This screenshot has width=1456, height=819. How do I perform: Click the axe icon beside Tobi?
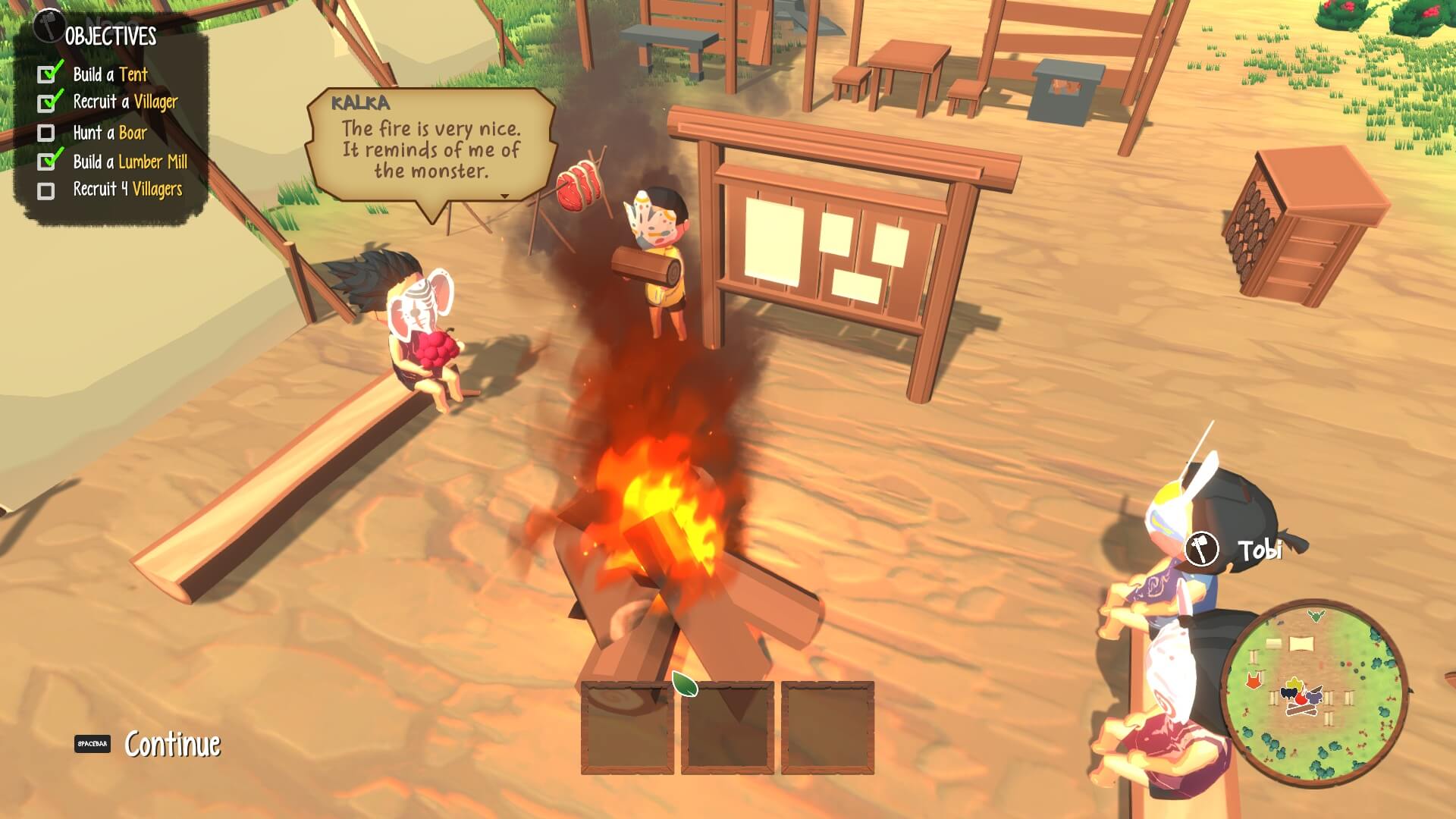tap(1201, 548)
